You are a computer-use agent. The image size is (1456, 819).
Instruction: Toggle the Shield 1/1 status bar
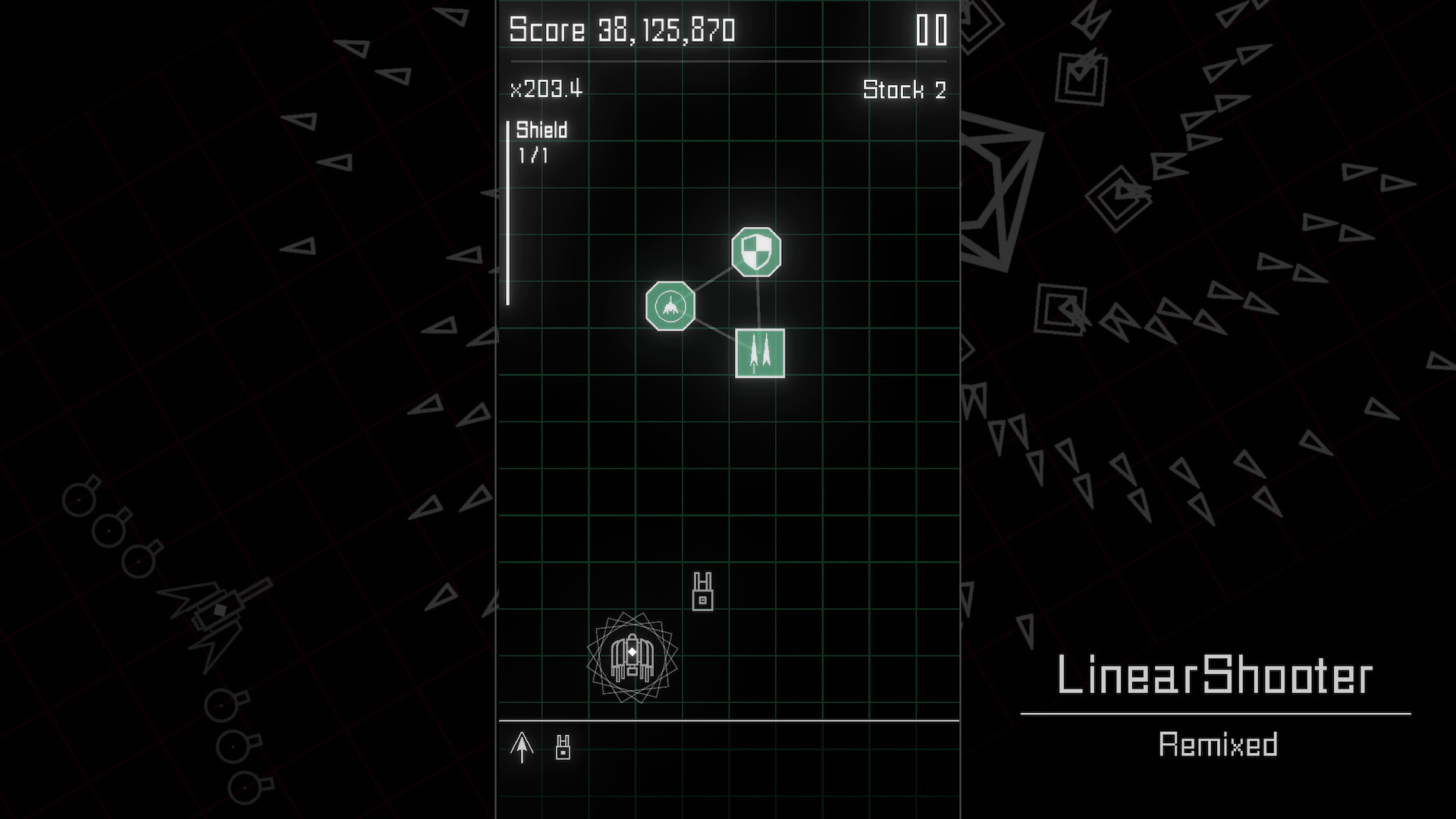[x=540, y=143]
